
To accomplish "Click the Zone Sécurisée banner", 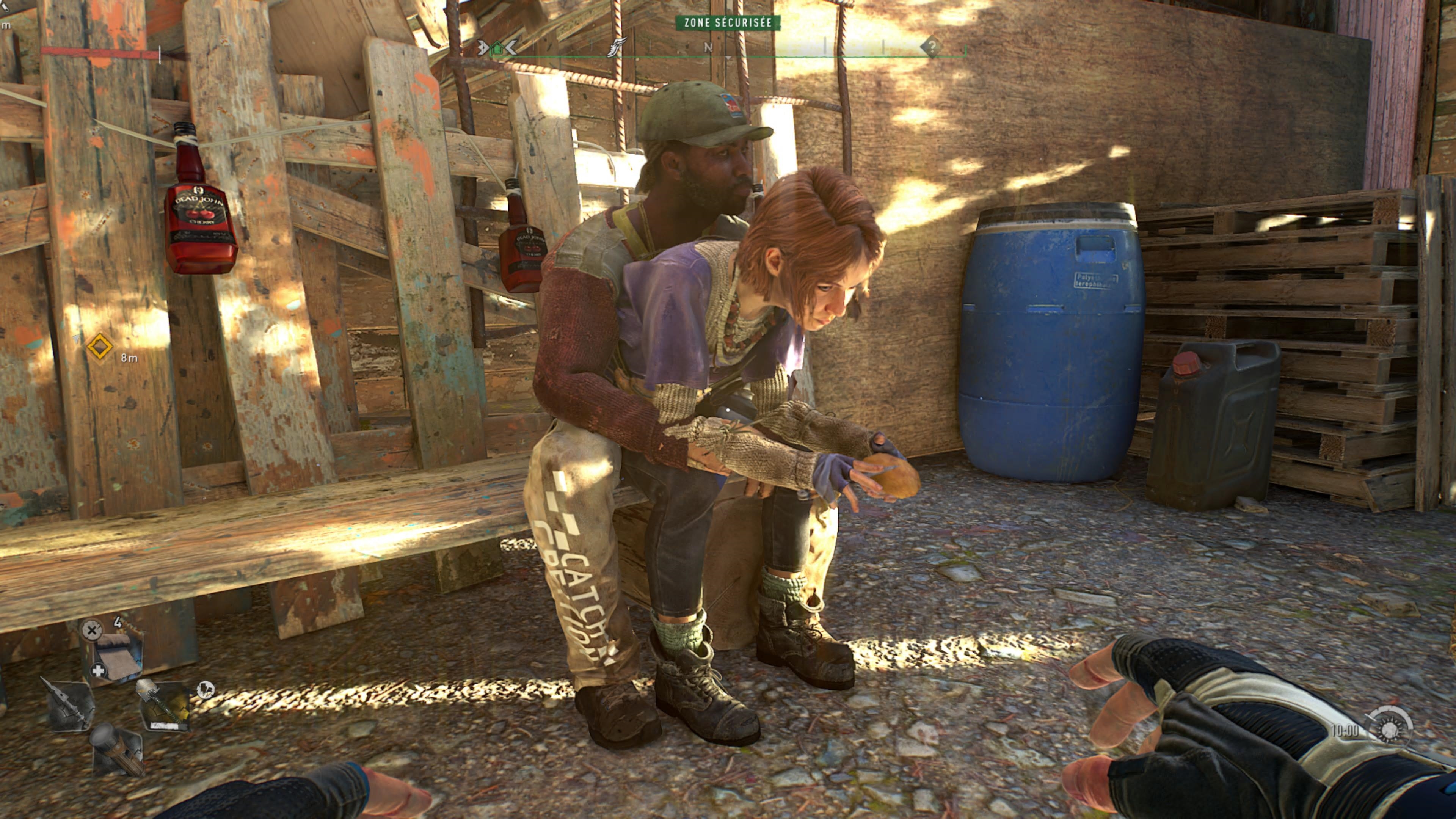I will point(728,23).
